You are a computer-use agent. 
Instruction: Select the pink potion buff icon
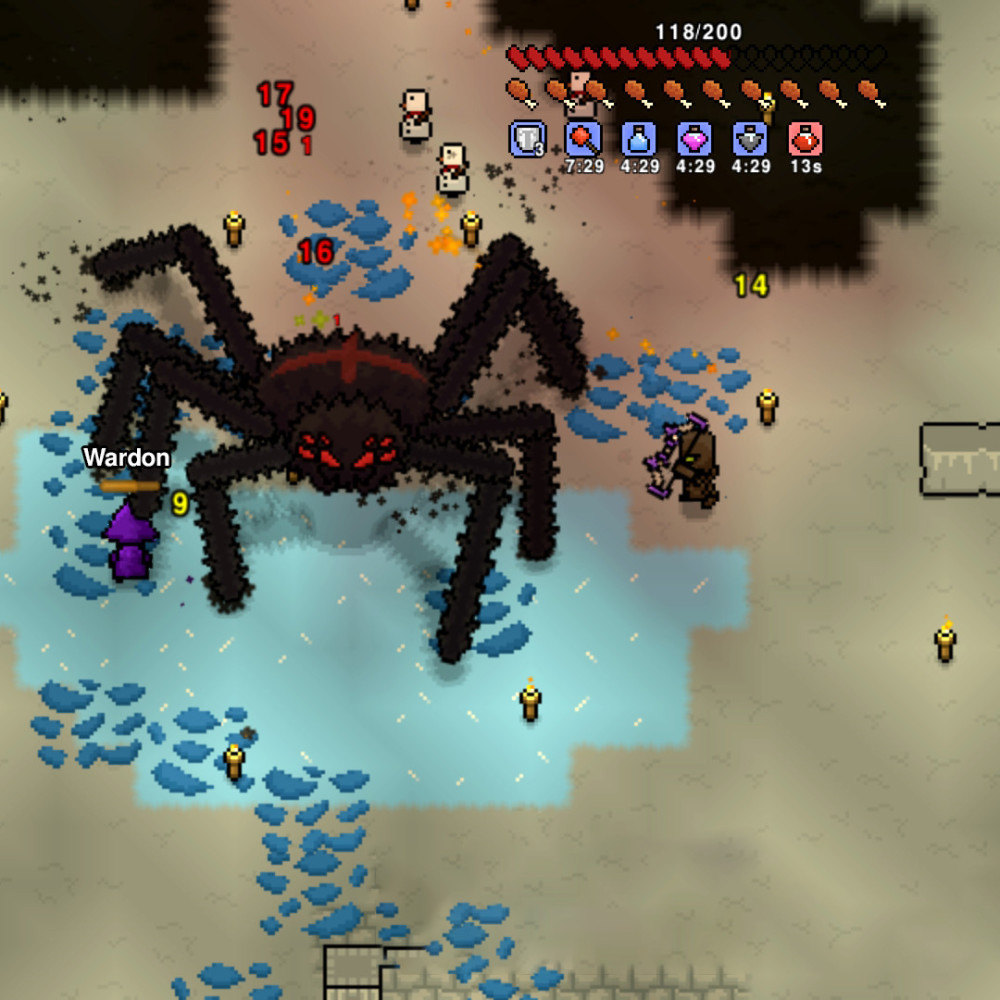[694, 139]
